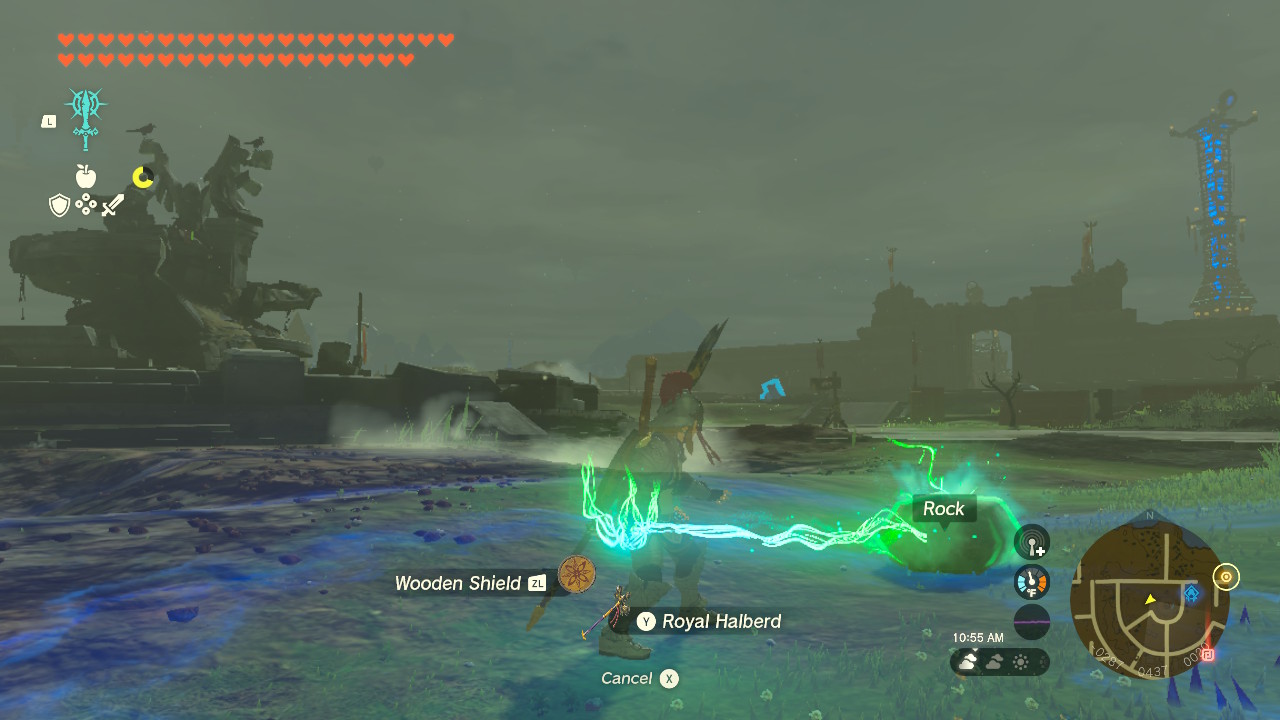Open the D-pad quick-select icon
This screenshot has height=720, width=1280.
87,205
